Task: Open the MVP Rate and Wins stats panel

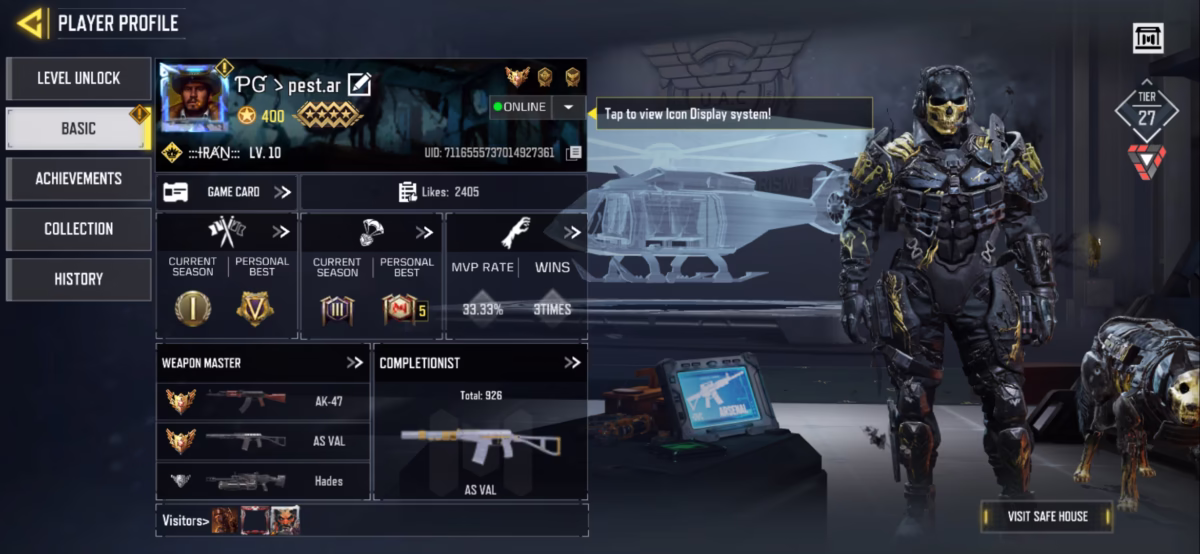Action: [x=516, y=275]
